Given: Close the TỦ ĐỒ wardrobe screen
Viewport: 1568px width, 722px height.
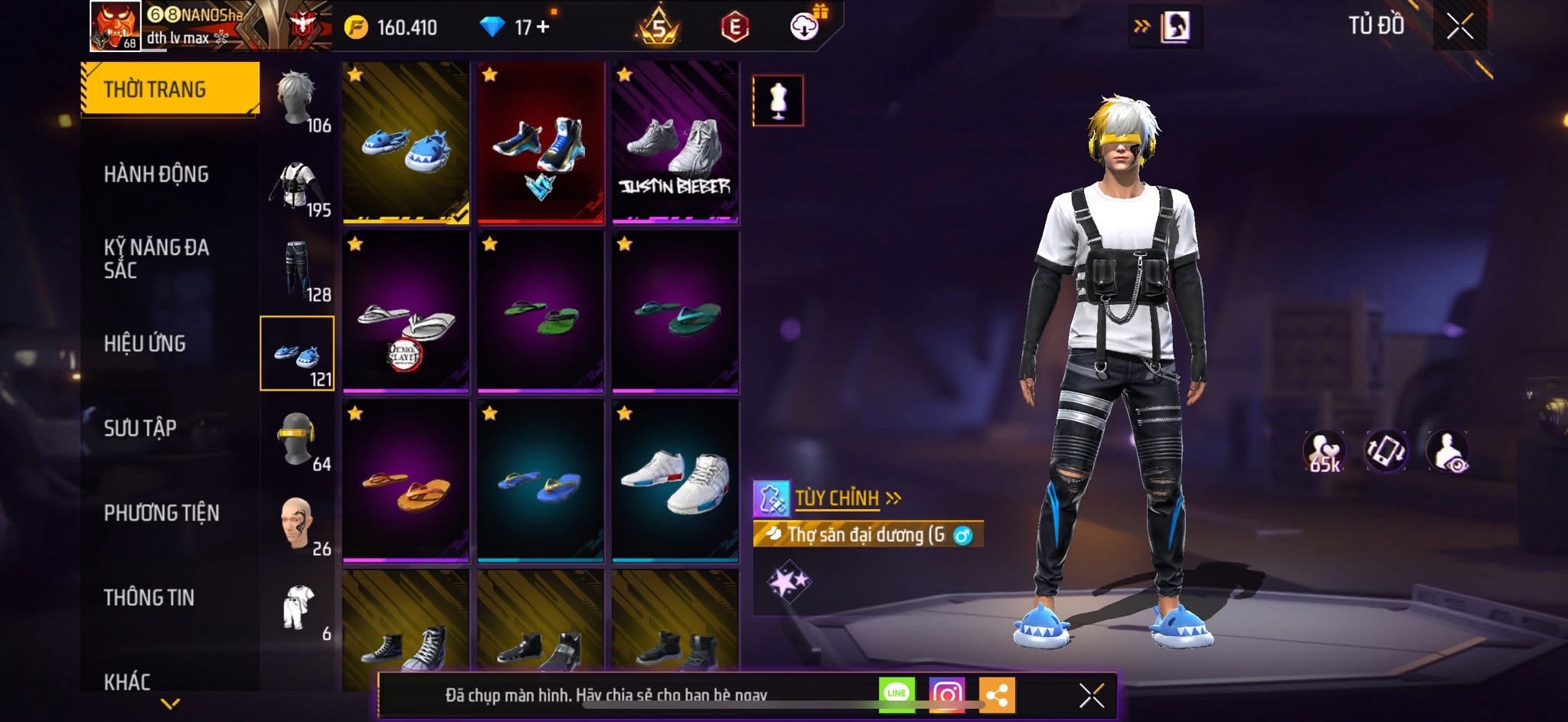Looking at the screenshot, I should [x=1459, y=27].
